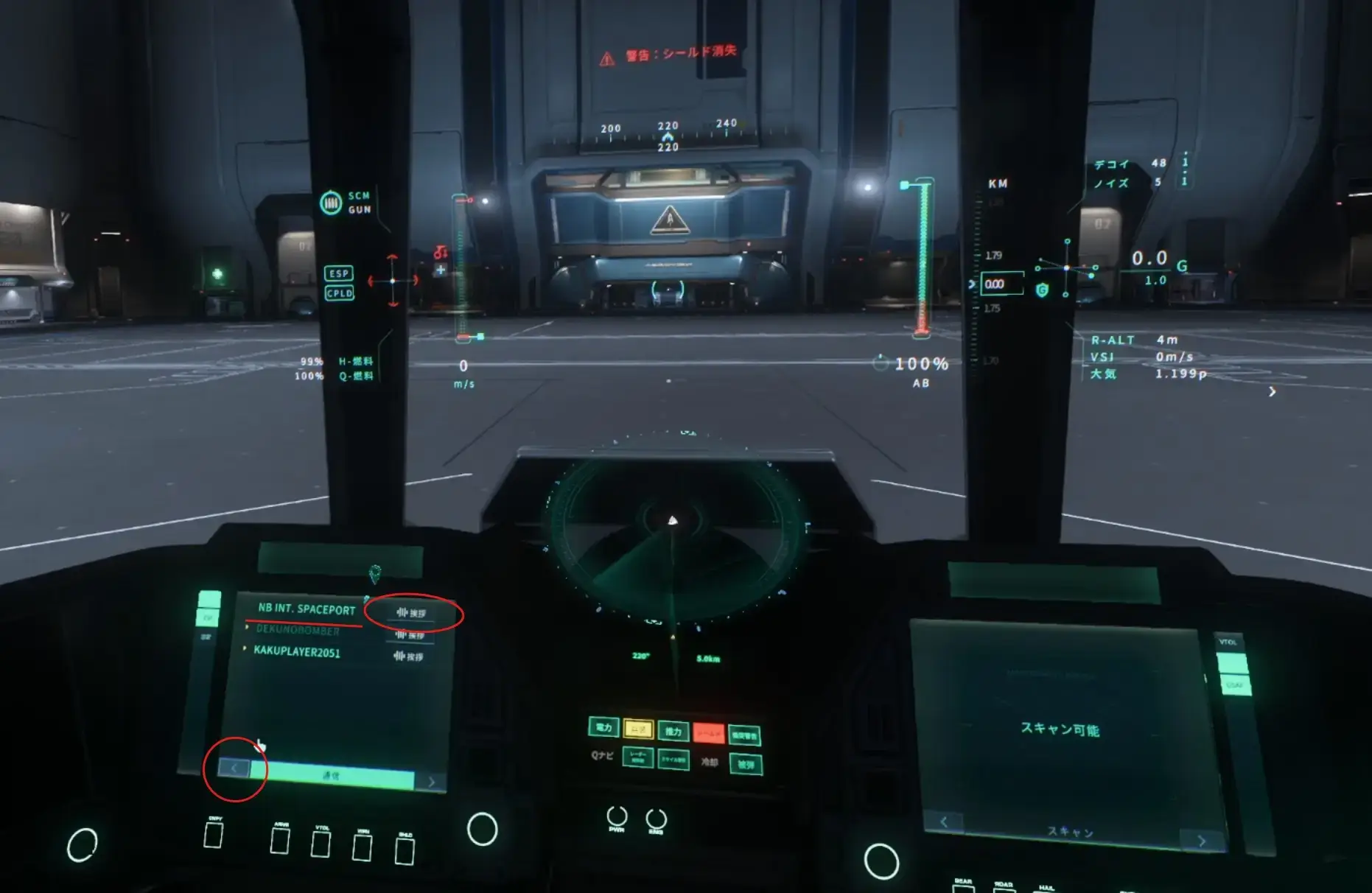This screenshot has height=893, width=1372.
Task: Select the 電力 power indicator button
Action: click(603, 728)
